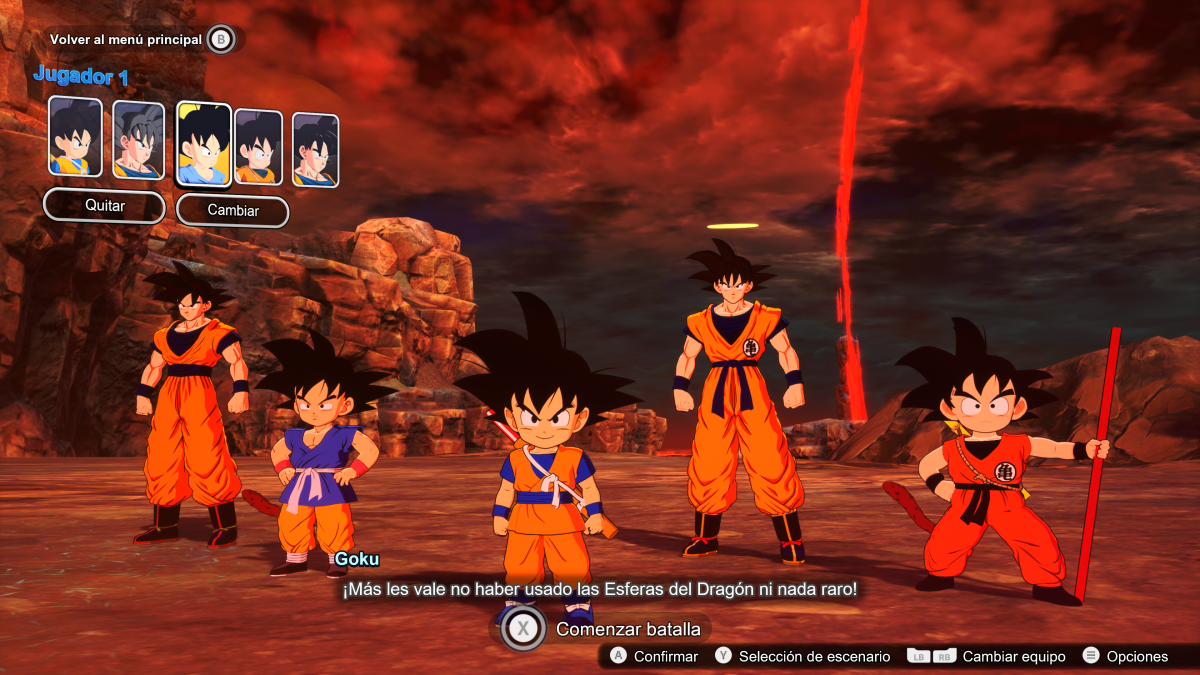1200x675 pixels.
Task: Open Selección de escenario stage selection
Action: (802, 657)
